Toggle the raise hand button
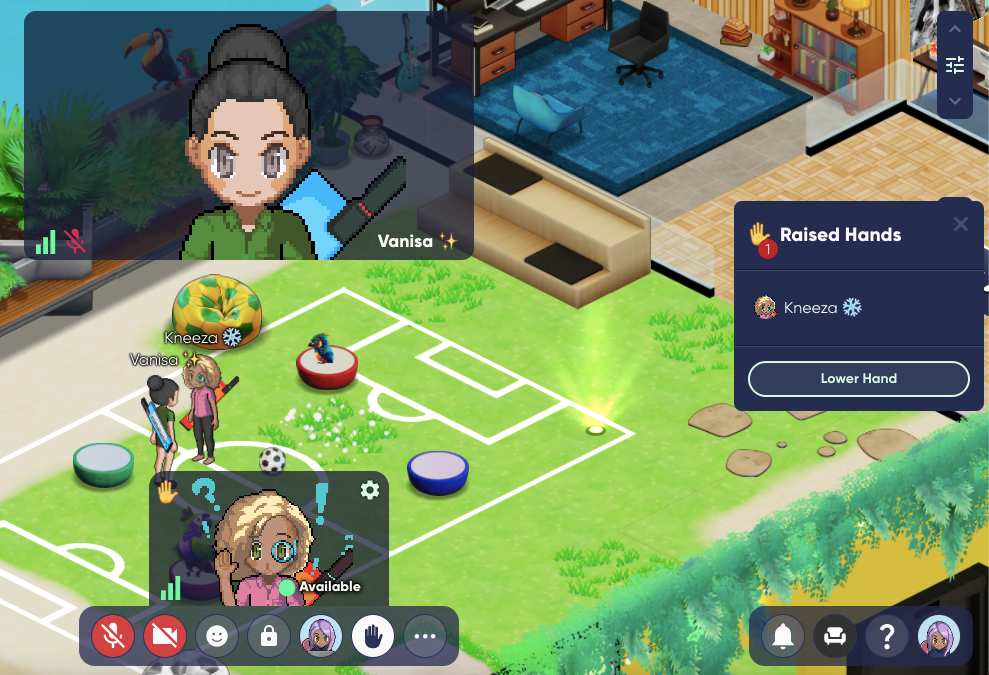Screen dimensions: 989x675 (373, 636)
